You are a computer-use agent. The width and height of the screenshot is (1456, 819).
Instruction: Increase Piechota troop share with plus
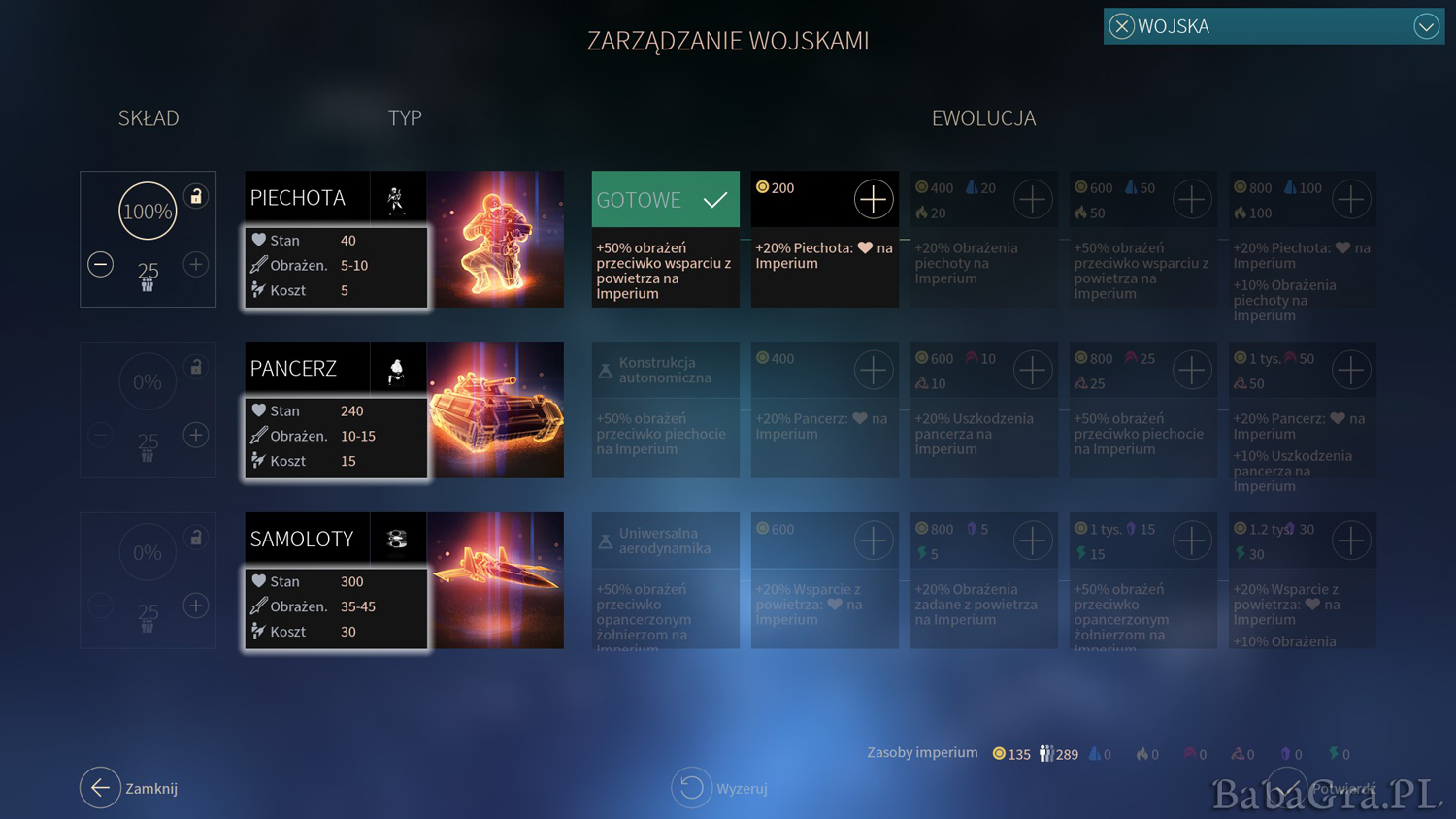pos(196,264)
